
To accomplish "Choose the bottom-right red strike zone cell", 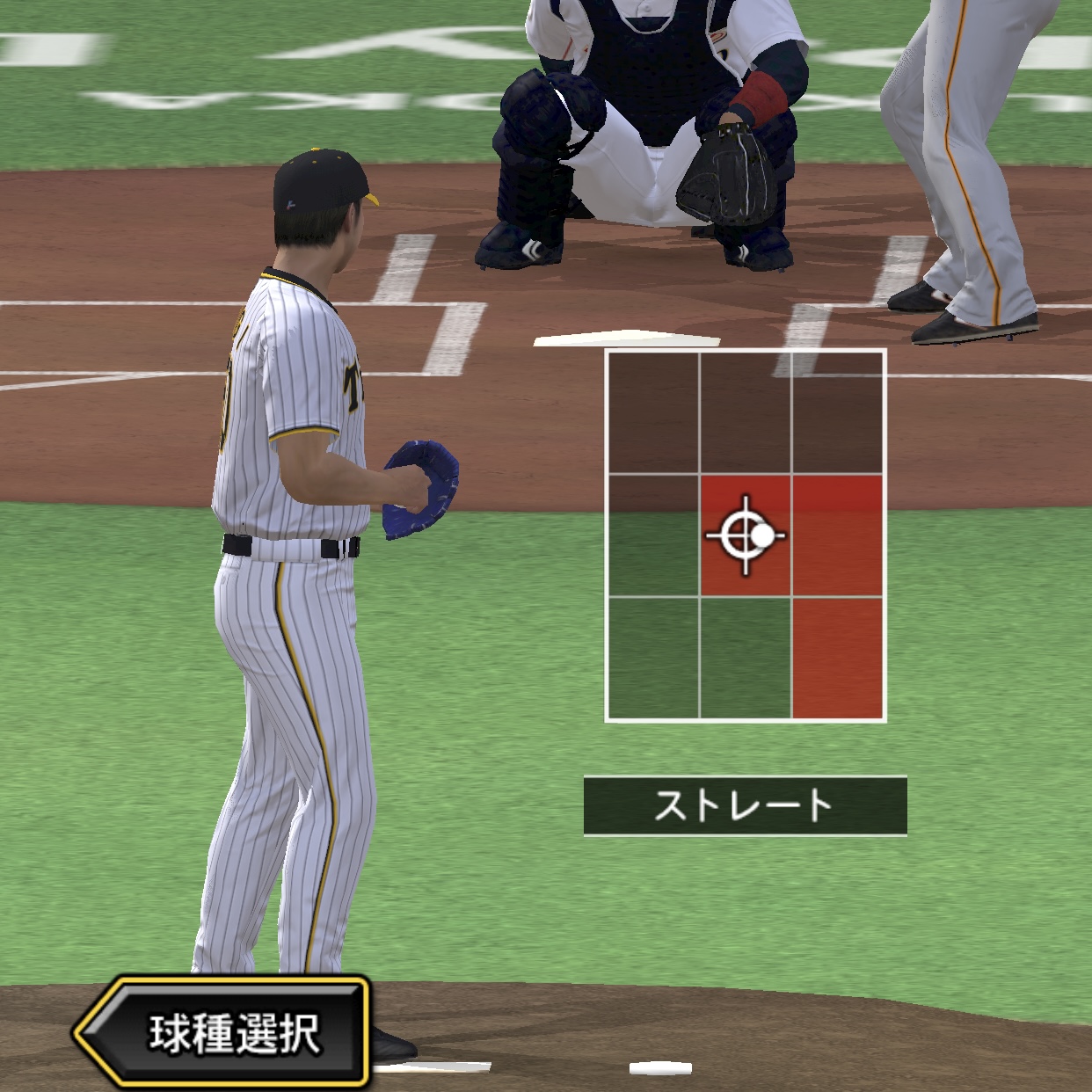I will pyautogui.click(x=838, y=658).
